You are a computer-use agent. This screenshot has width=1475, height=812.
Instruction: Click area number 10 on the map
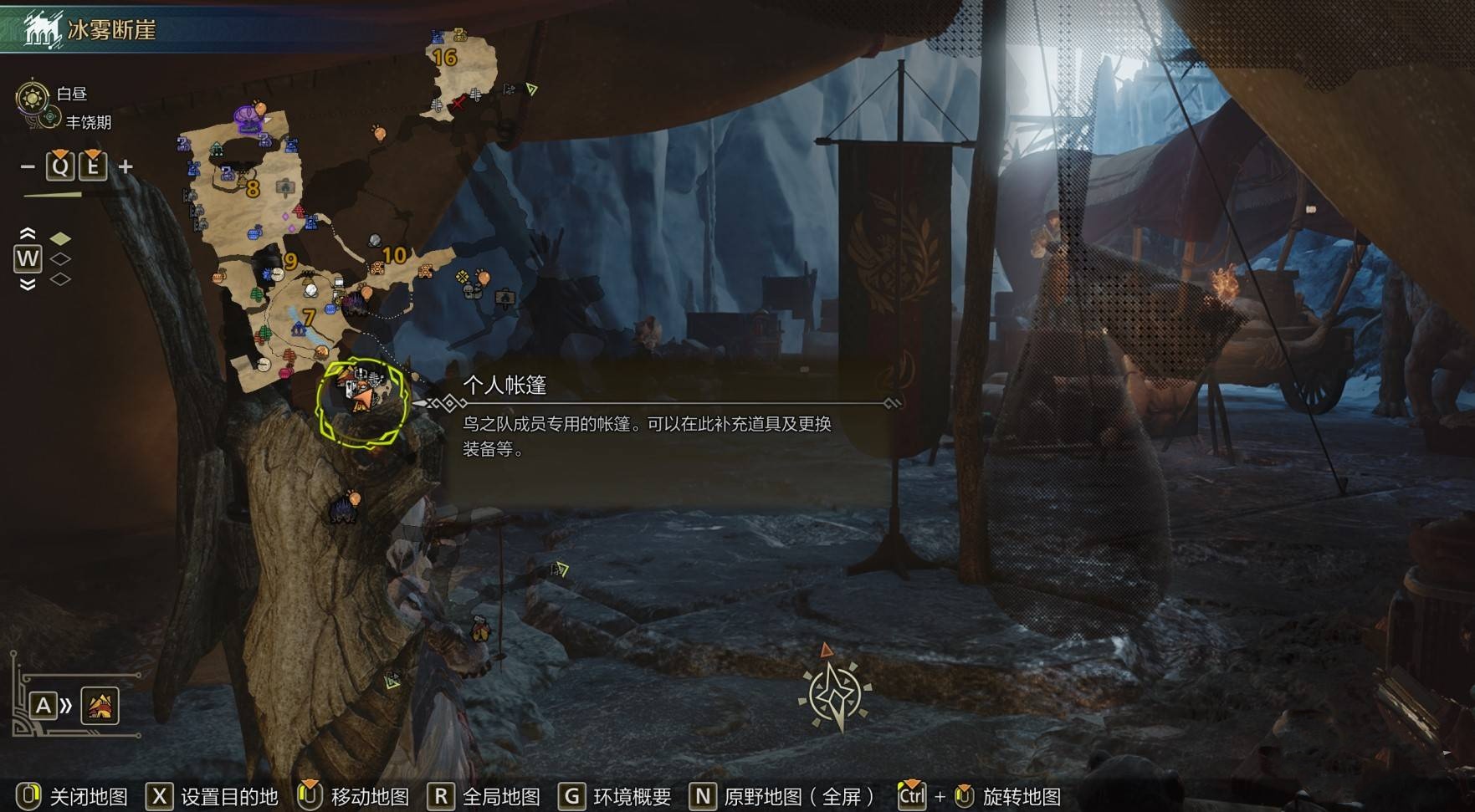pyautogui.click(x=393, y=255)
